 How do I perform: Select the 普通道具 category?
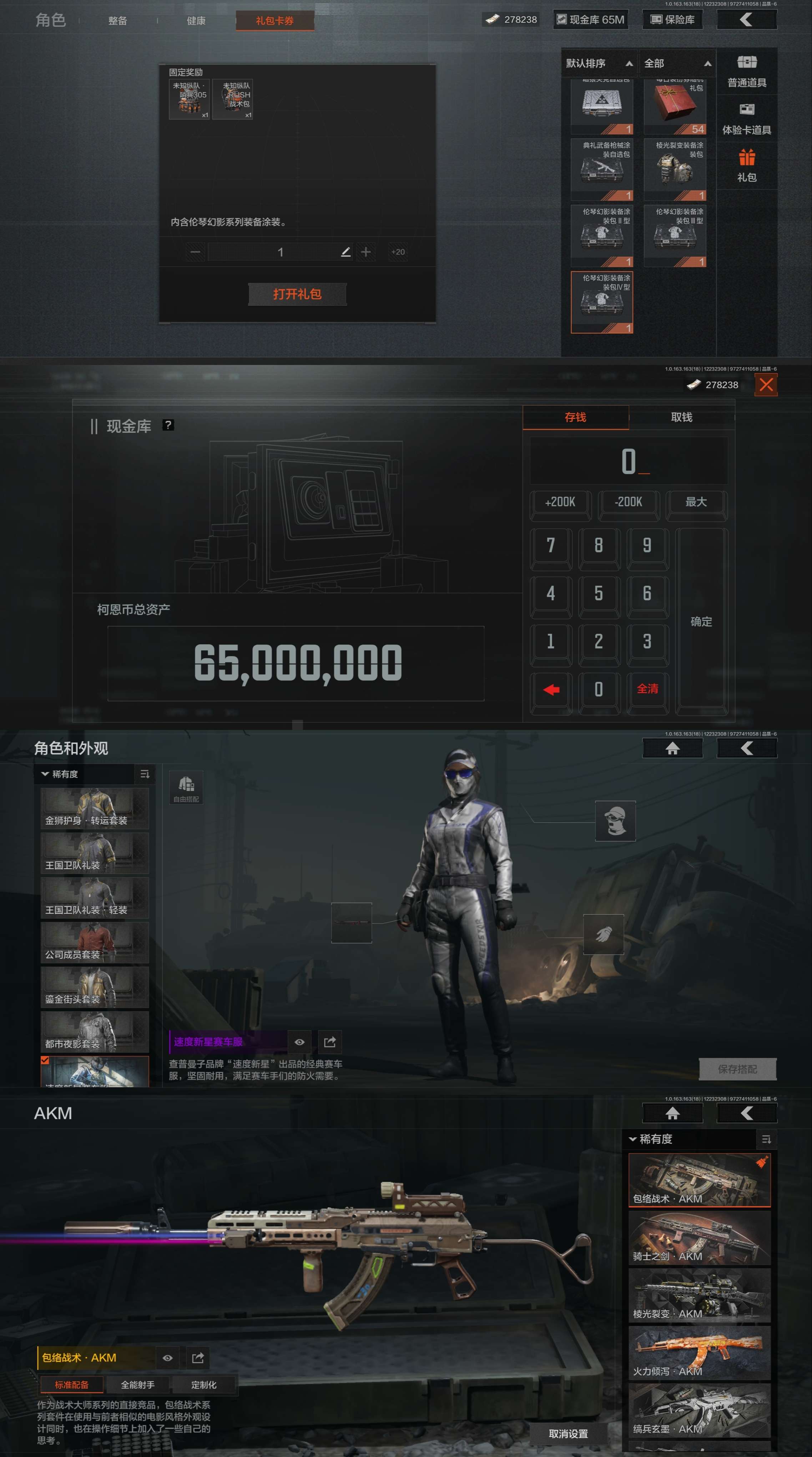click(x=746, y=71)
